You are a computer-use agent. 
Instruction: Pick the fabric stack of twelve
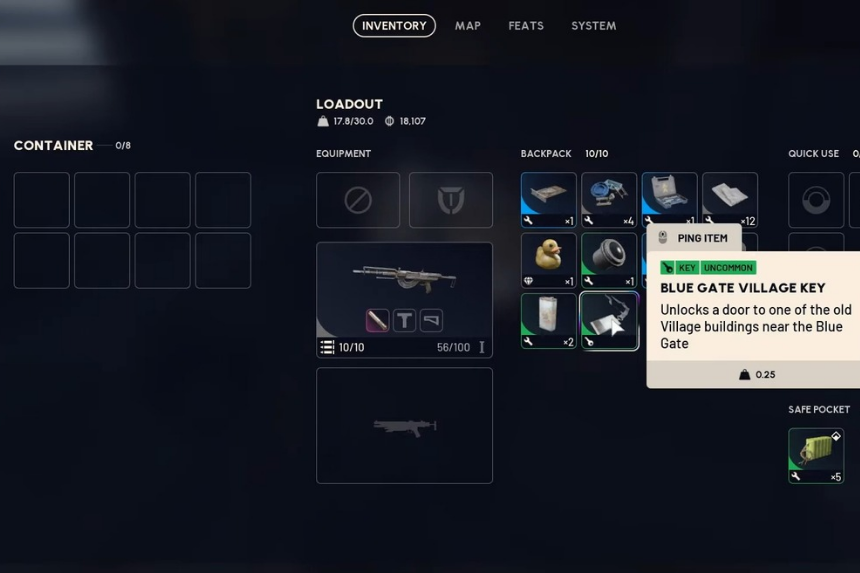(x=730, y=199)
